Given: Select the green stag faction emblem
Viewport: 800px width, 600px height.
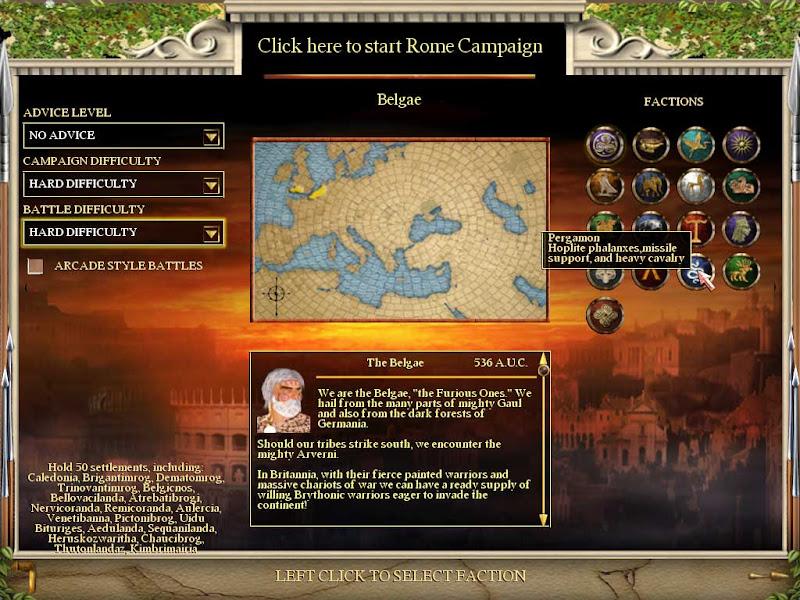Looking at the screenshot, I should click(x=741, y=272).
